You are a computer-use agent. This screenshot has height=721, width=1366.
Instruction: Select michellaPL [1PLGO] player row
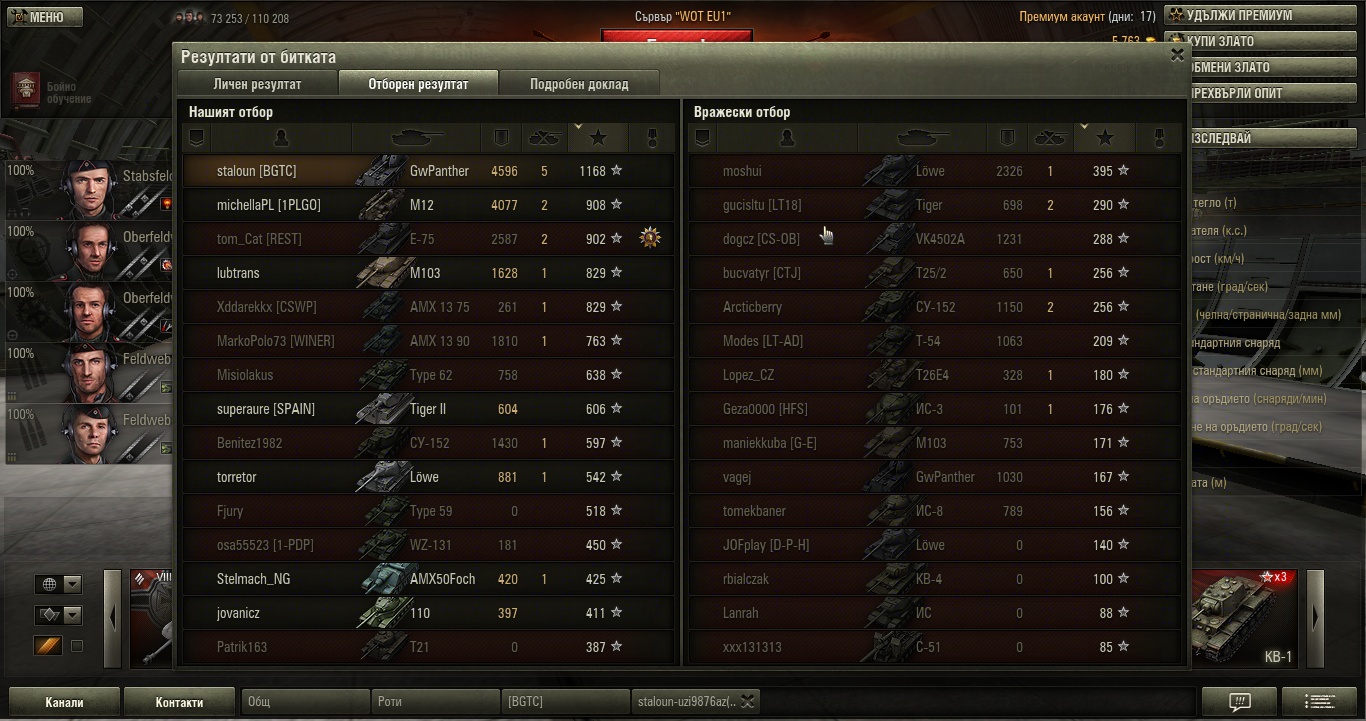(428, 205)
